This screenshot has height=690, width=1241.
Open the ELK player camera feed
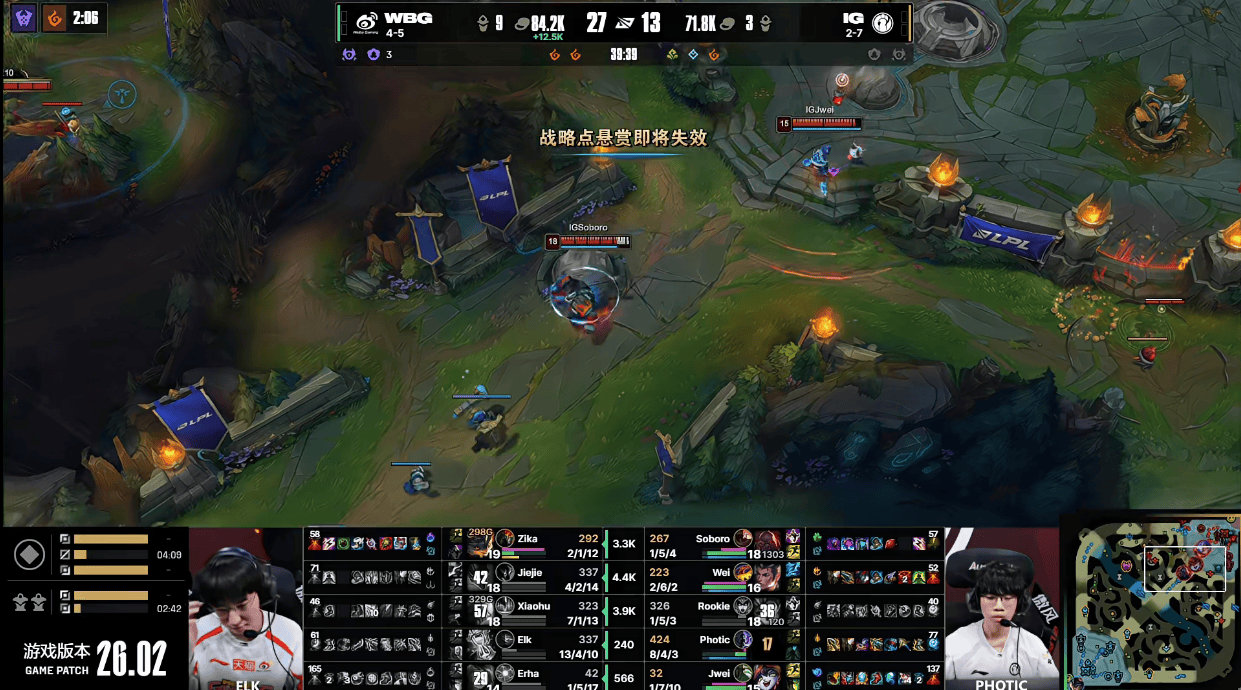[246, 608]
